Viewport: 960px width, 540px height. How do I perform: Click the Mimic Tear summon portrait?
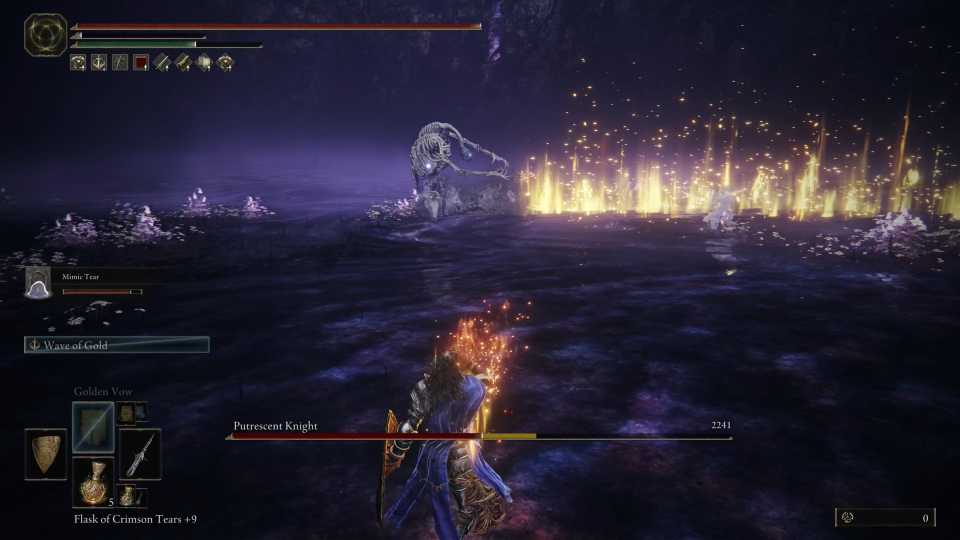point(38,284)
